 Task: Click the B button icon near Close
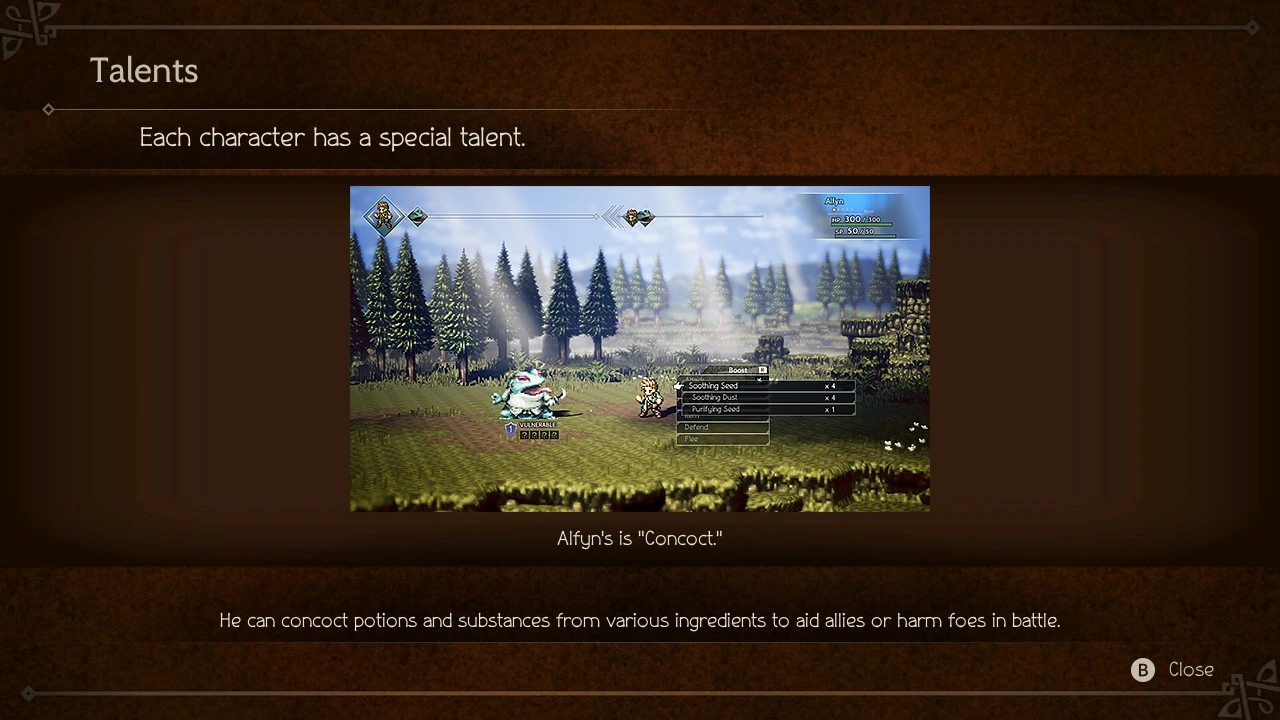pyautogui.click(x=1142, y=670)
